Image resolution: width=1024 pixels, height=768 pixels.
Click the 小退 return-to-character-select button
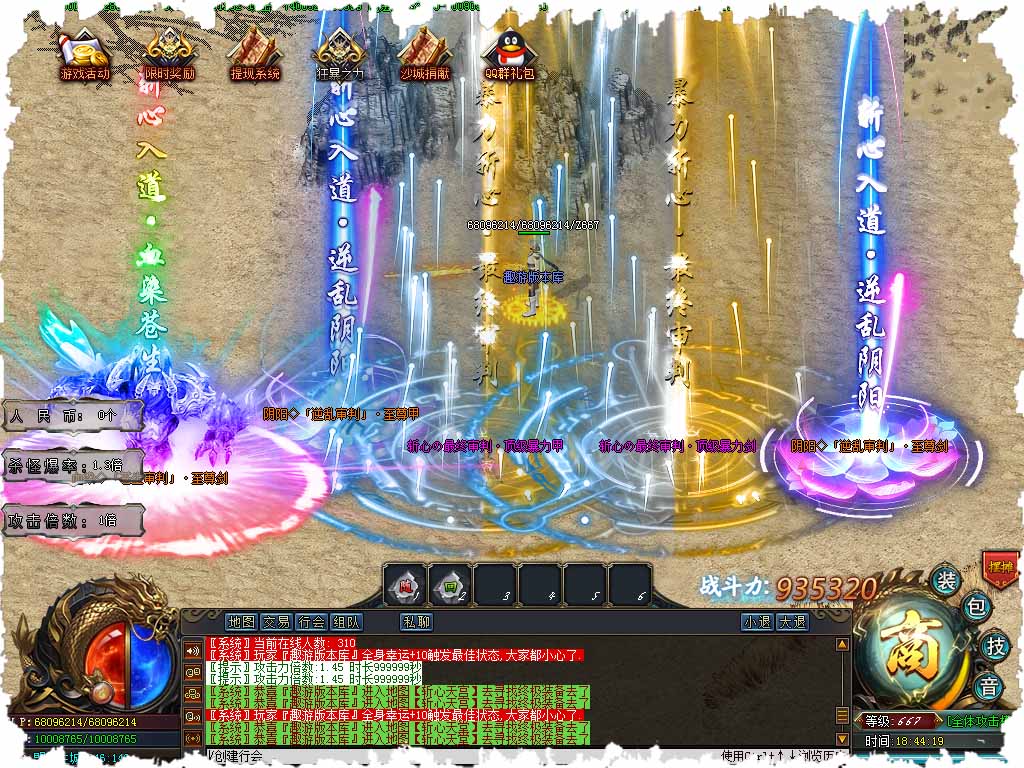(757, 621)
